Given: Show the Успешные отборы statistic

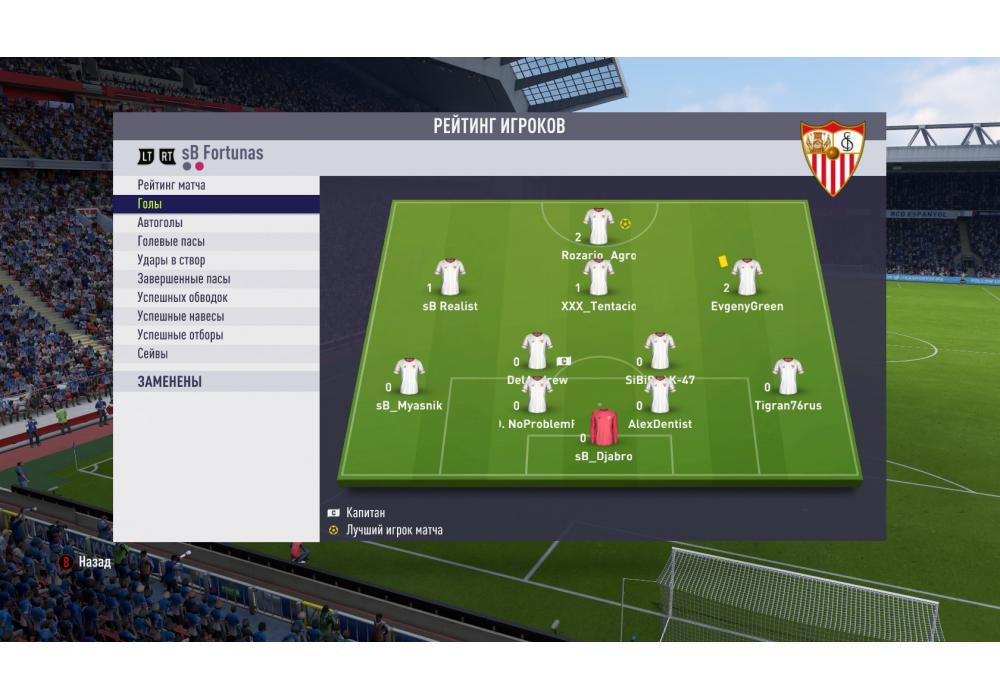Looking at the screenshot, I should (180, 335).
